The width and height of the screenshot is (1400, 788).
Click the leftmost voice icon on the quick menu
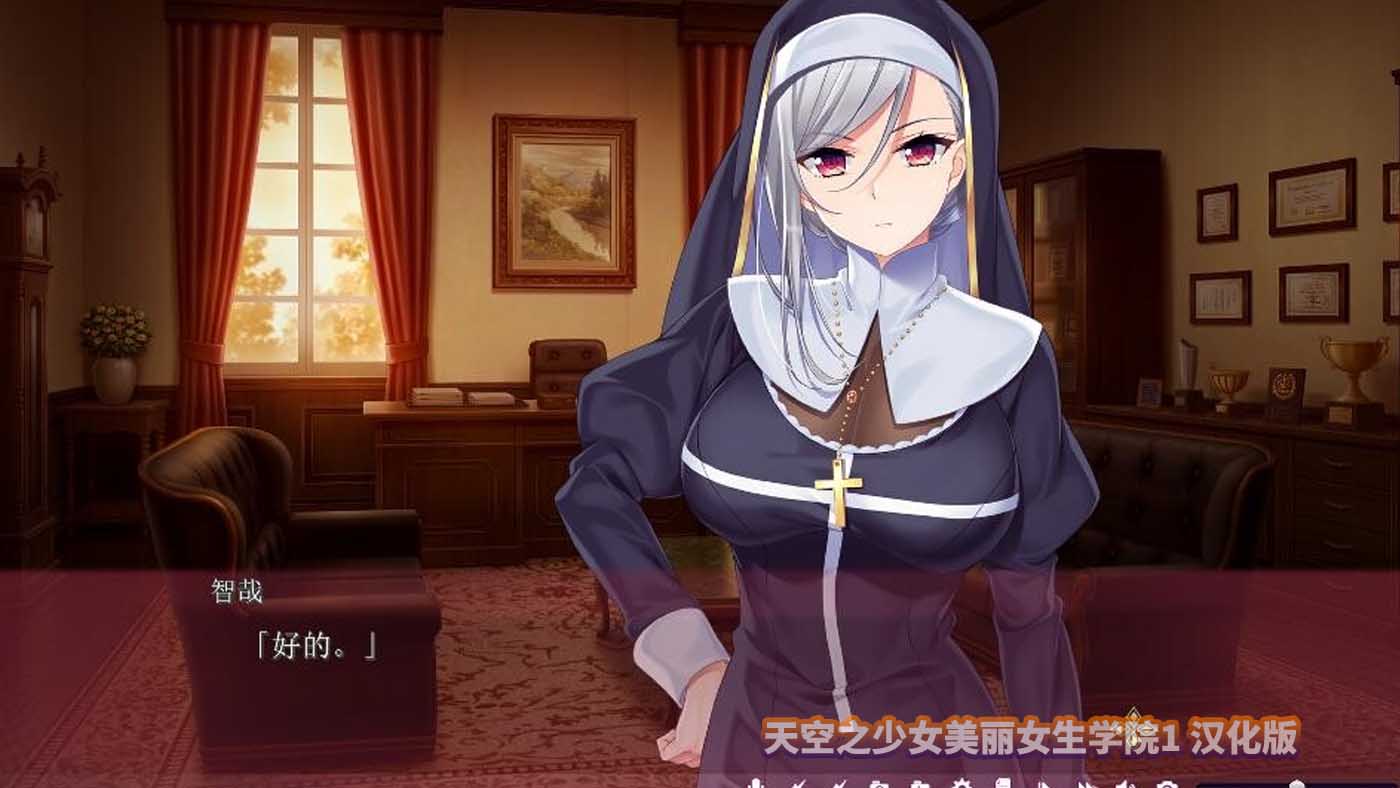[756, 784]
